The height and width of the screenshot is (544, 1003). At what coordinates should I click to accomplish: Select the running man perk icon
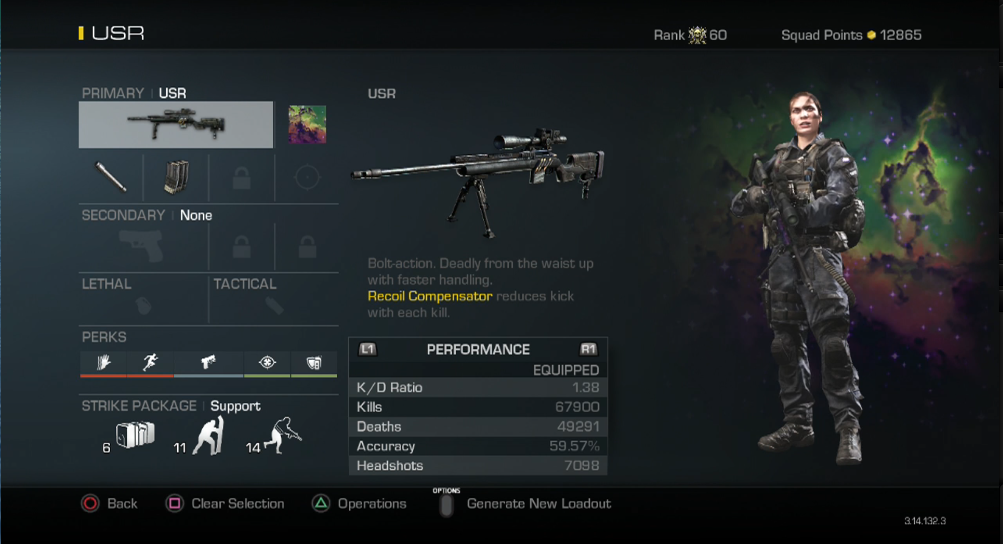tap(150, 363)
